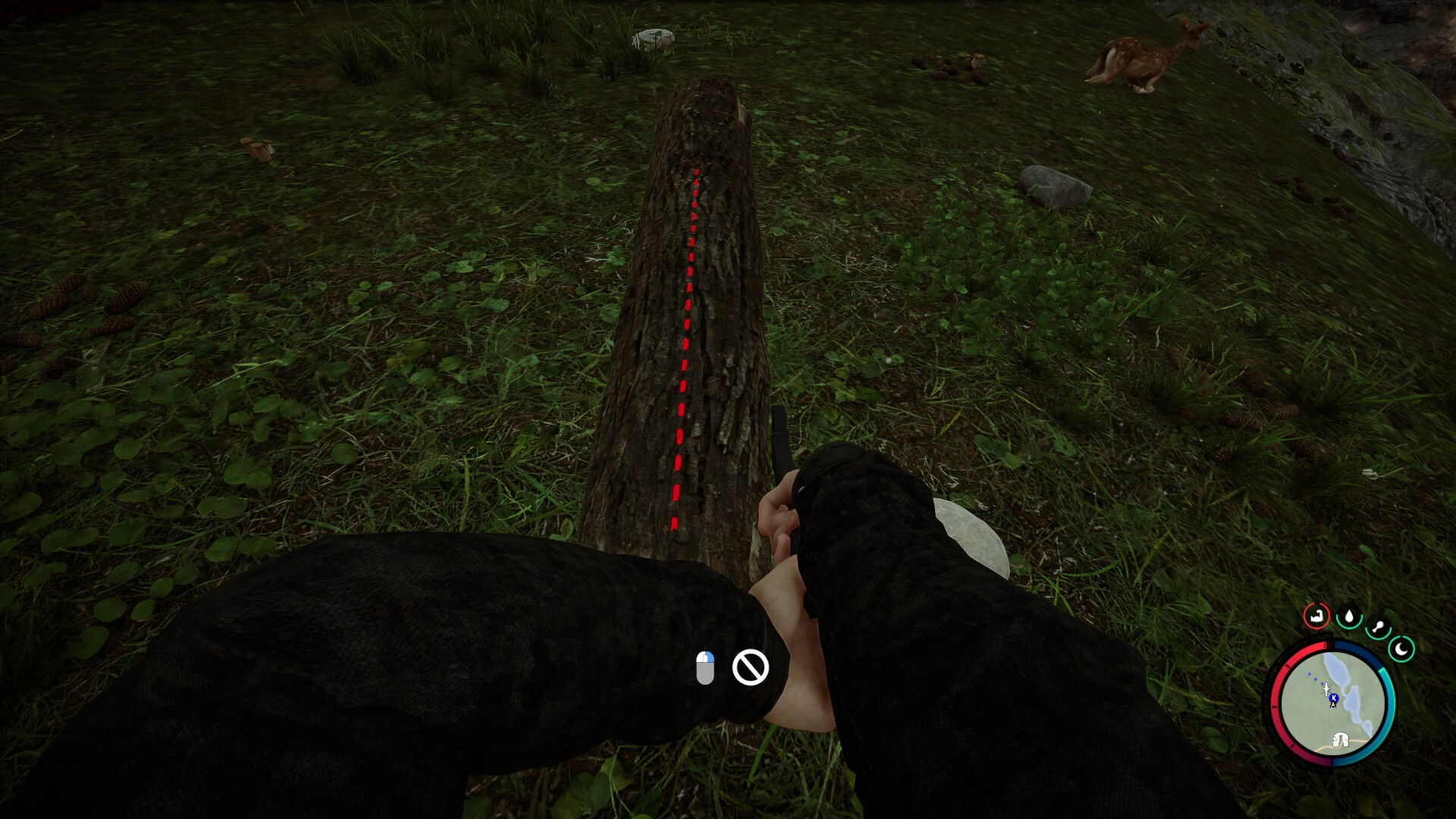Click the blue K player marker
Image resolution: width=1456 pixels, height=819 pixels.
click(x=1334, y=698)
